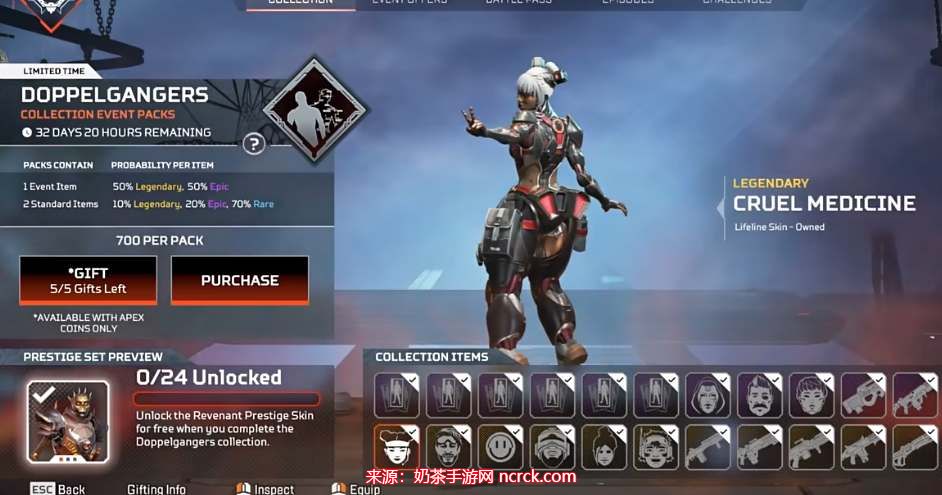Inspect the selected item
Image resolution: width=942 pixels, height=495 pixels.
click(265, 489)
